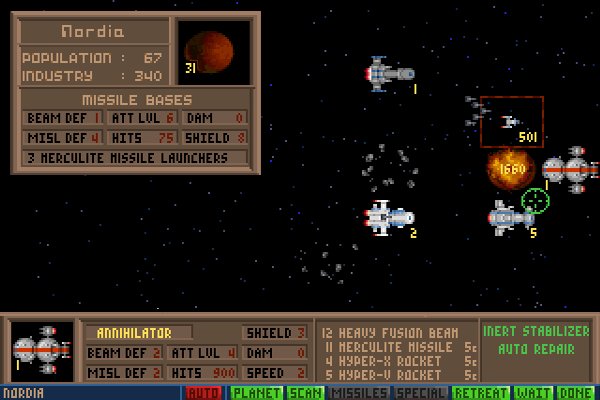
Task: Open the SCAN view
Action: point(304,393)
